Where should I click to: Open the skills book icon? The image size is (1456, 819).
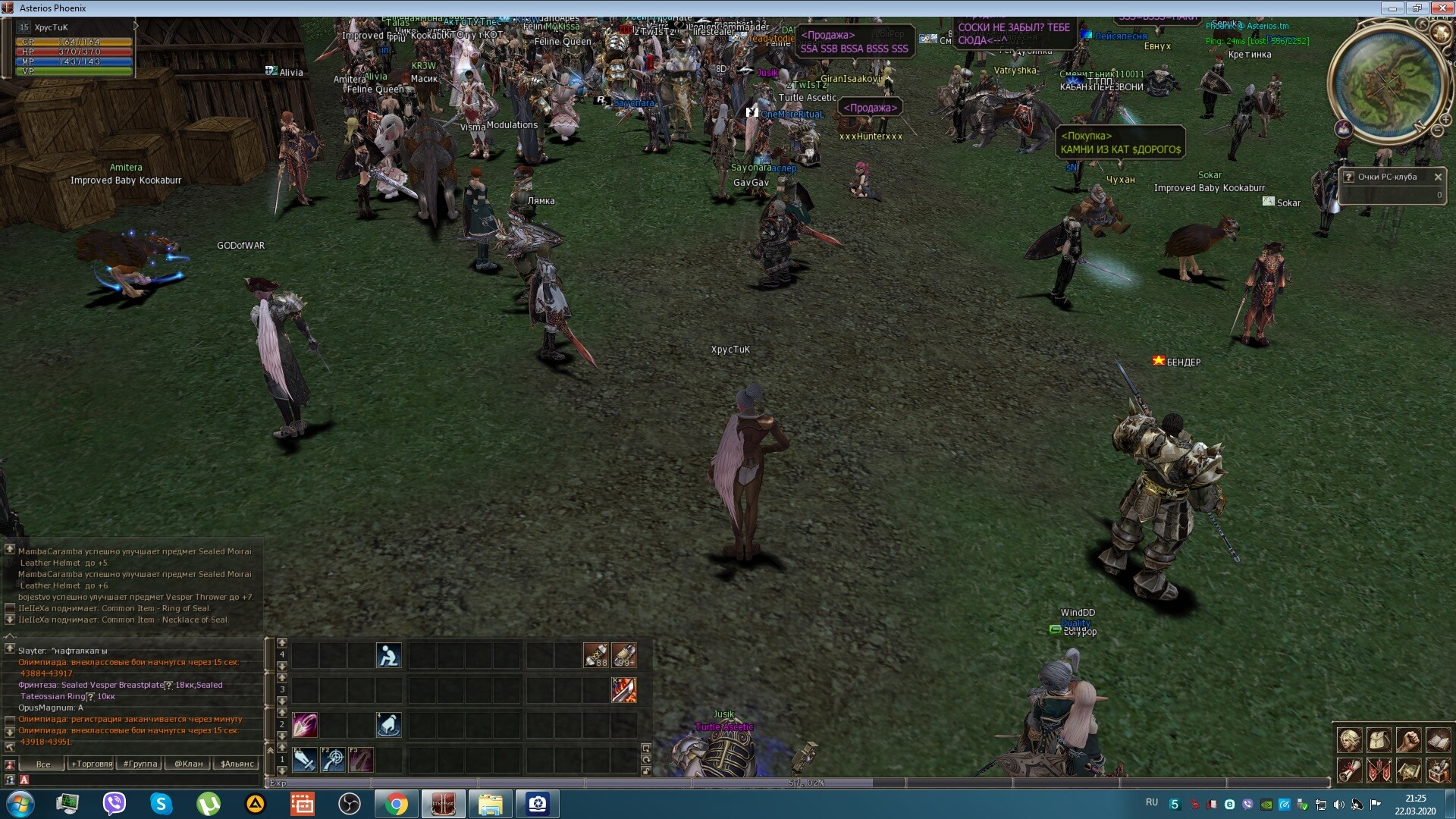pos(1438,739)
